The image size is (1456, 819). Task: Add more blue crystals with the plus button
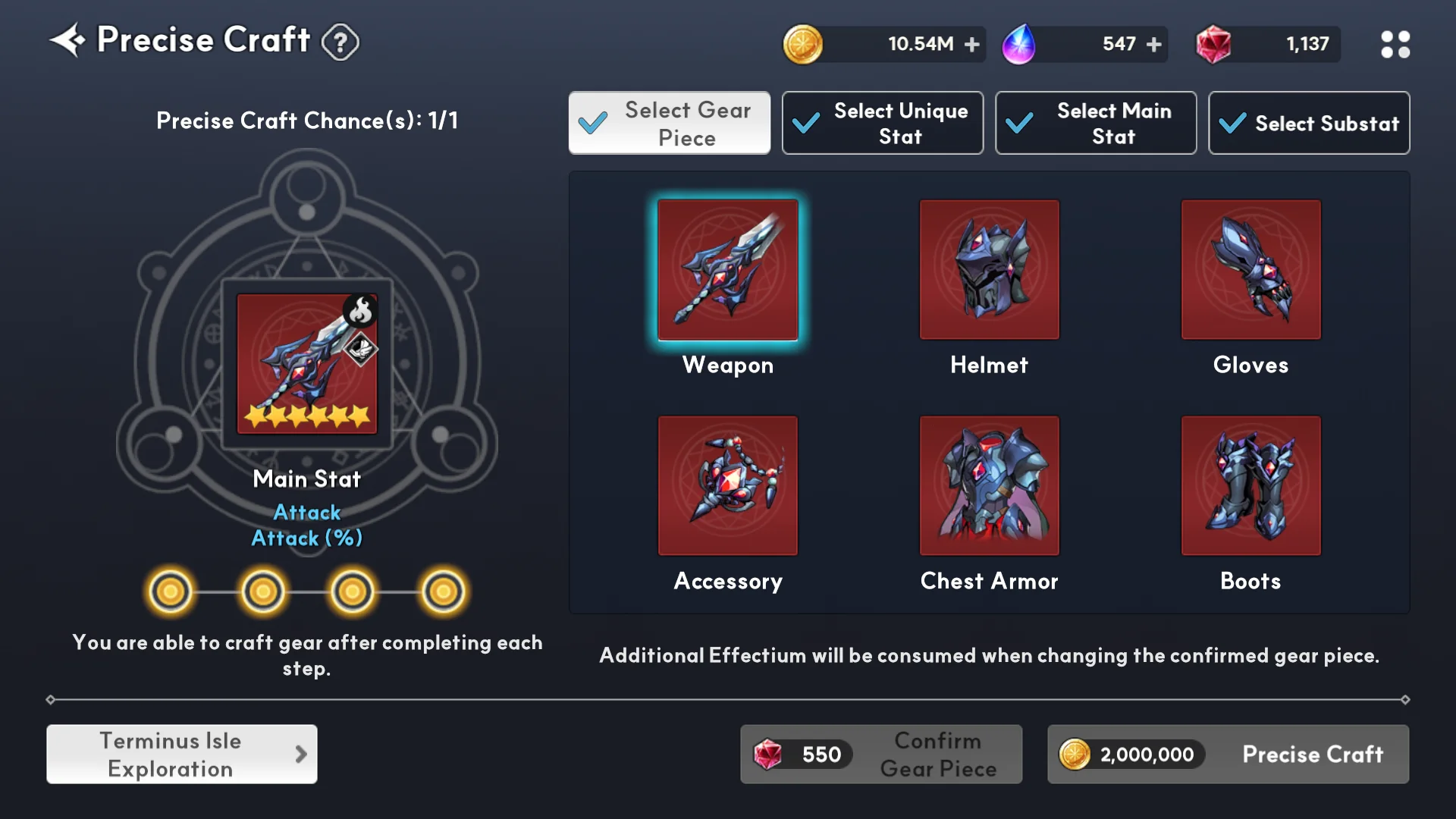pyautogui.click(x=1153, y=45)
